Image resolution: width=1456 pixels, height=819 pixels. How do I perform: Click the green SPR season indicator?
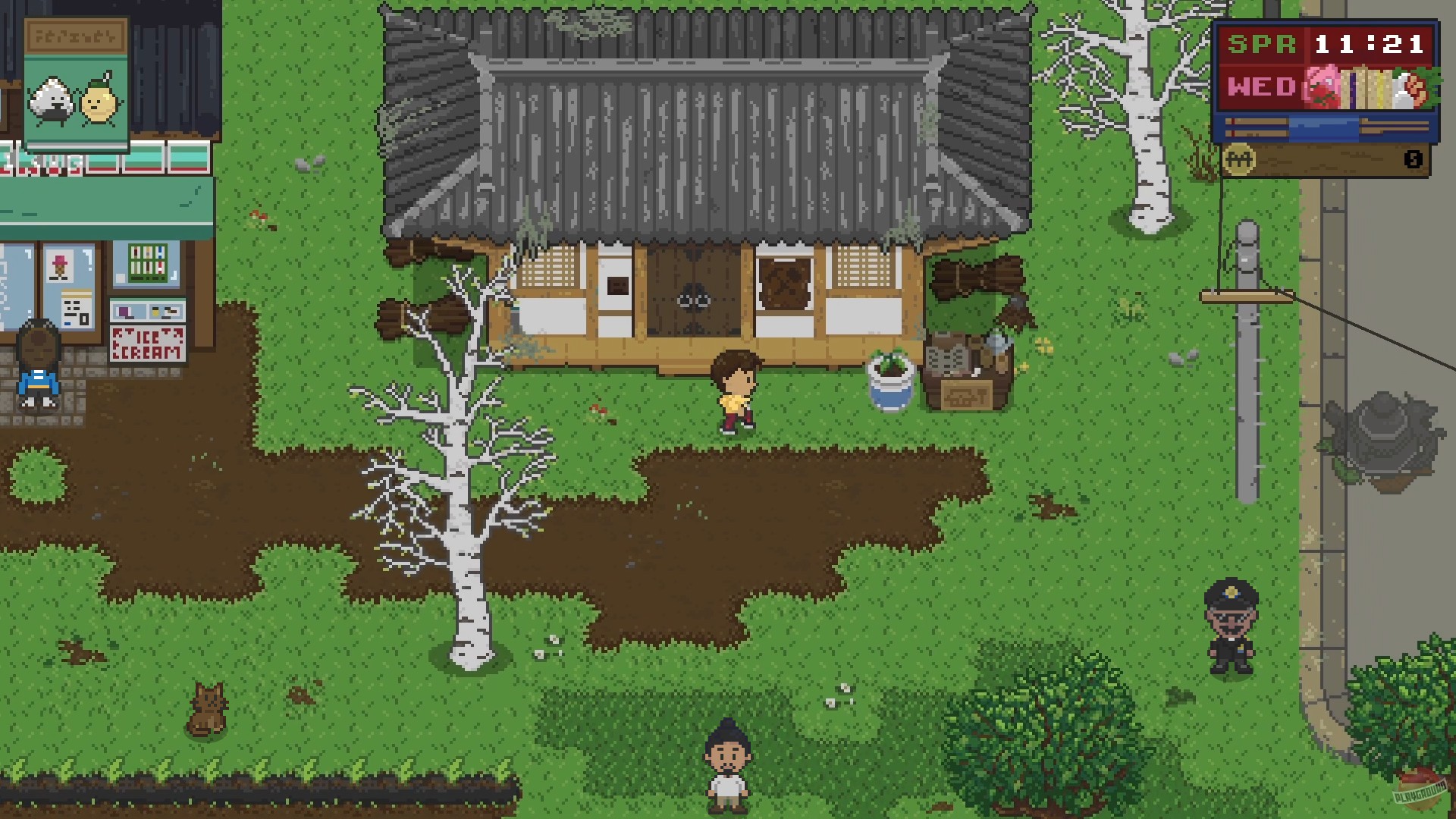(x=1262, y=43)
